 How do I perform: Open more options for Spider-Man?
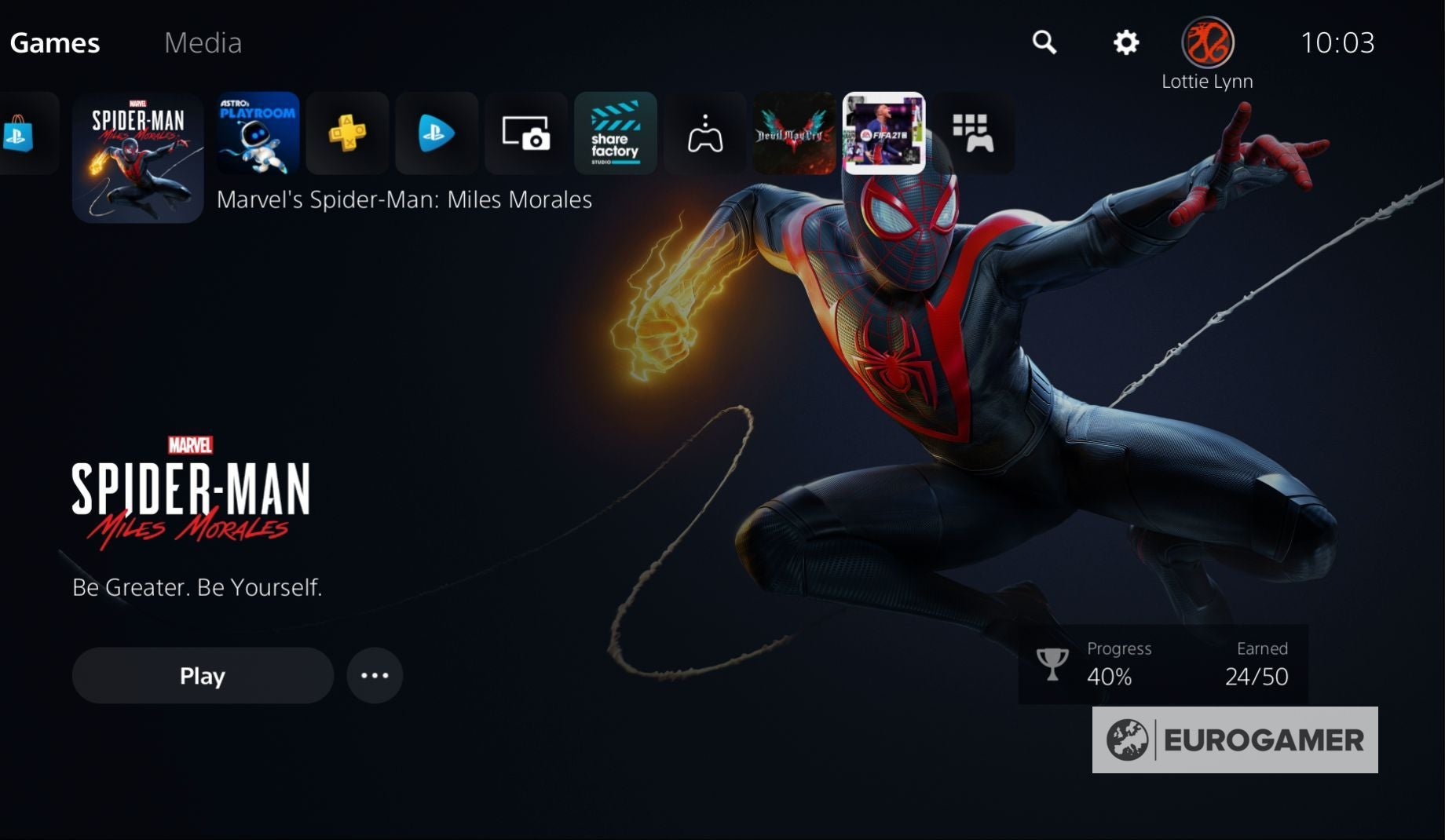(375, 675)
